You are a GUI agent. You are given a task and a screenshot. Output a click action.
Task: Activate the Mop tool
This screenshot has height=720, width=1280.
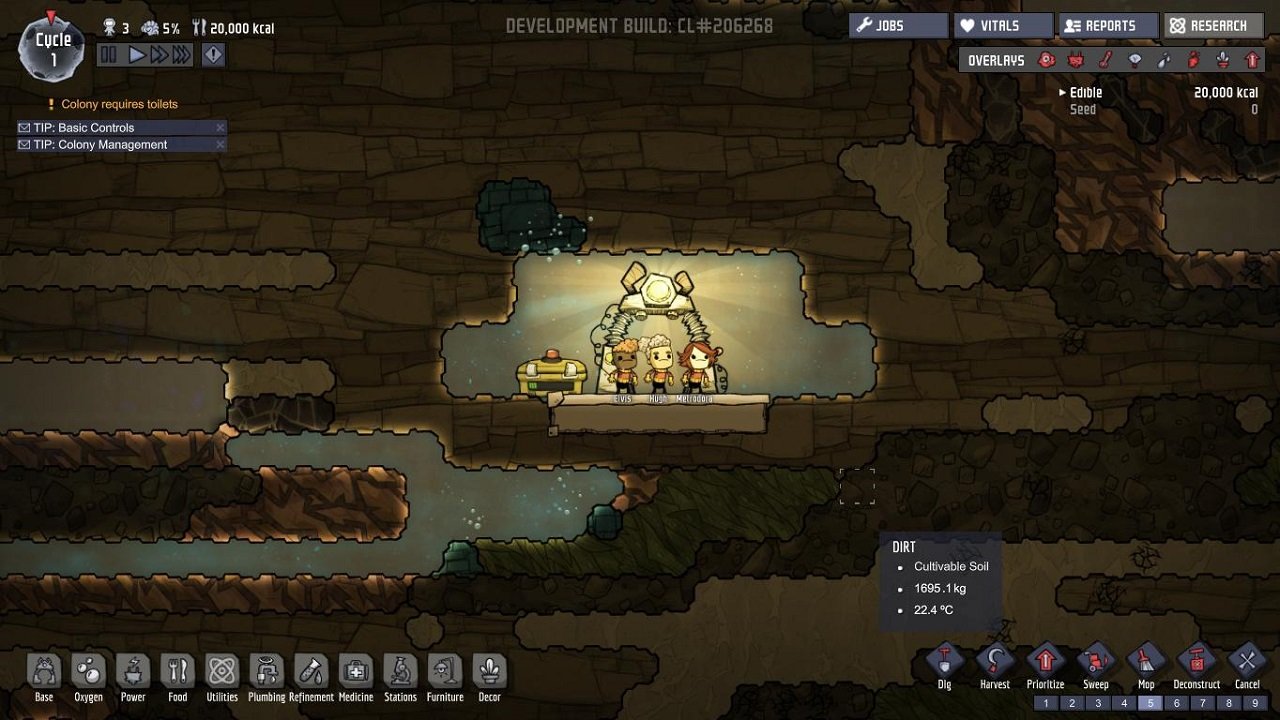1146,665
